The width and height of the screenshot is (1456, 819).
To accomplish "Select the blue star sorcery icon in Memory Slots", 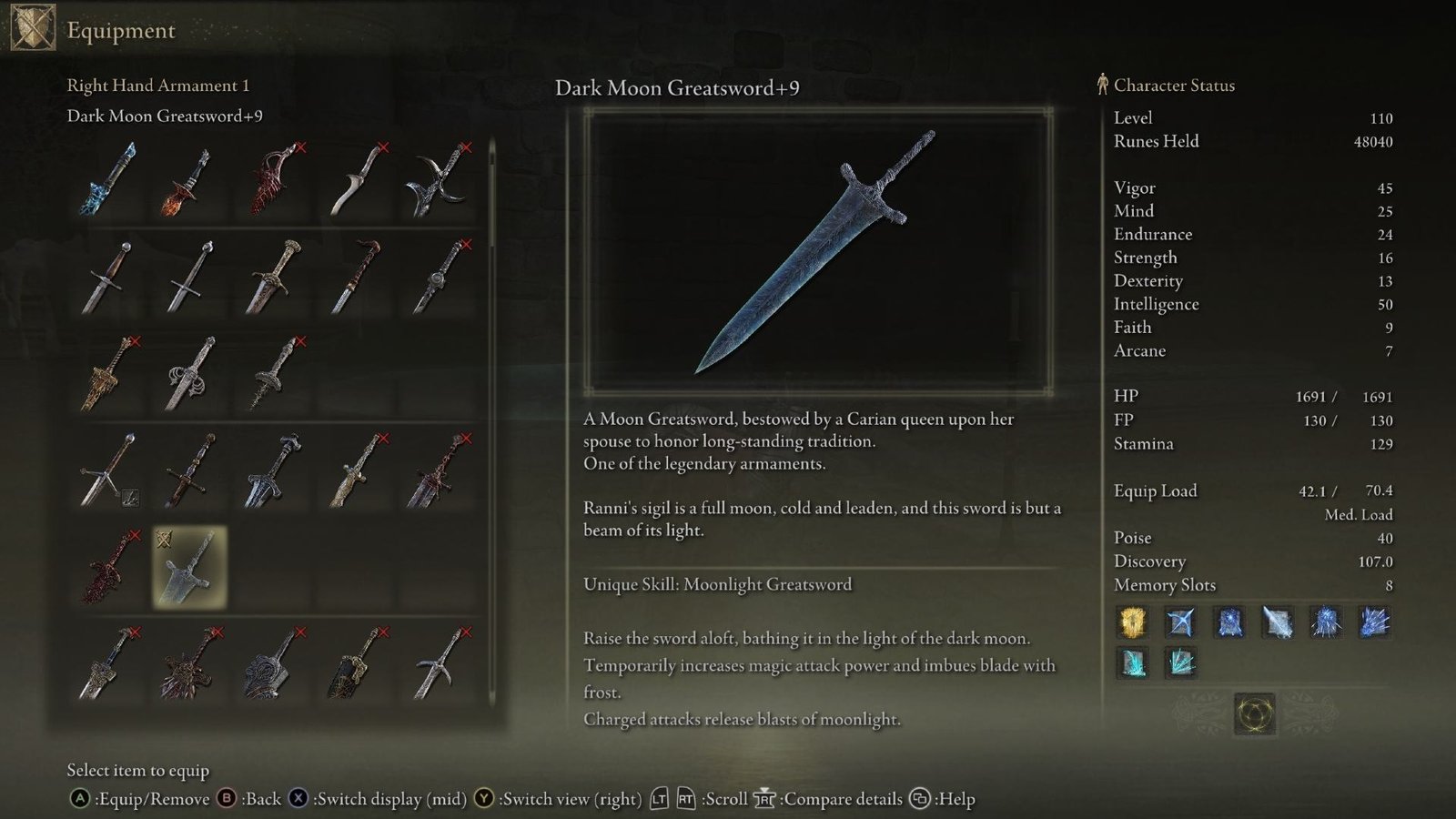I will (x=1181, y=622).
